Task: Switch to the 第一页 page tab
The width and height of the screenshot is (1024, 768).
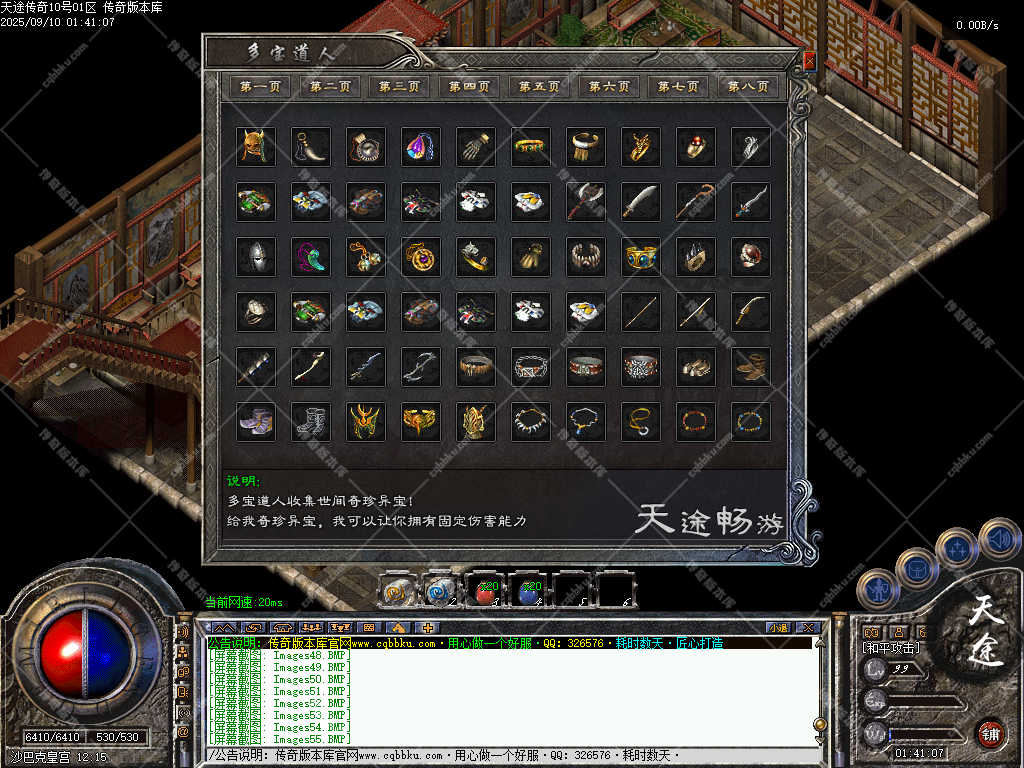Action: [260, 87]
